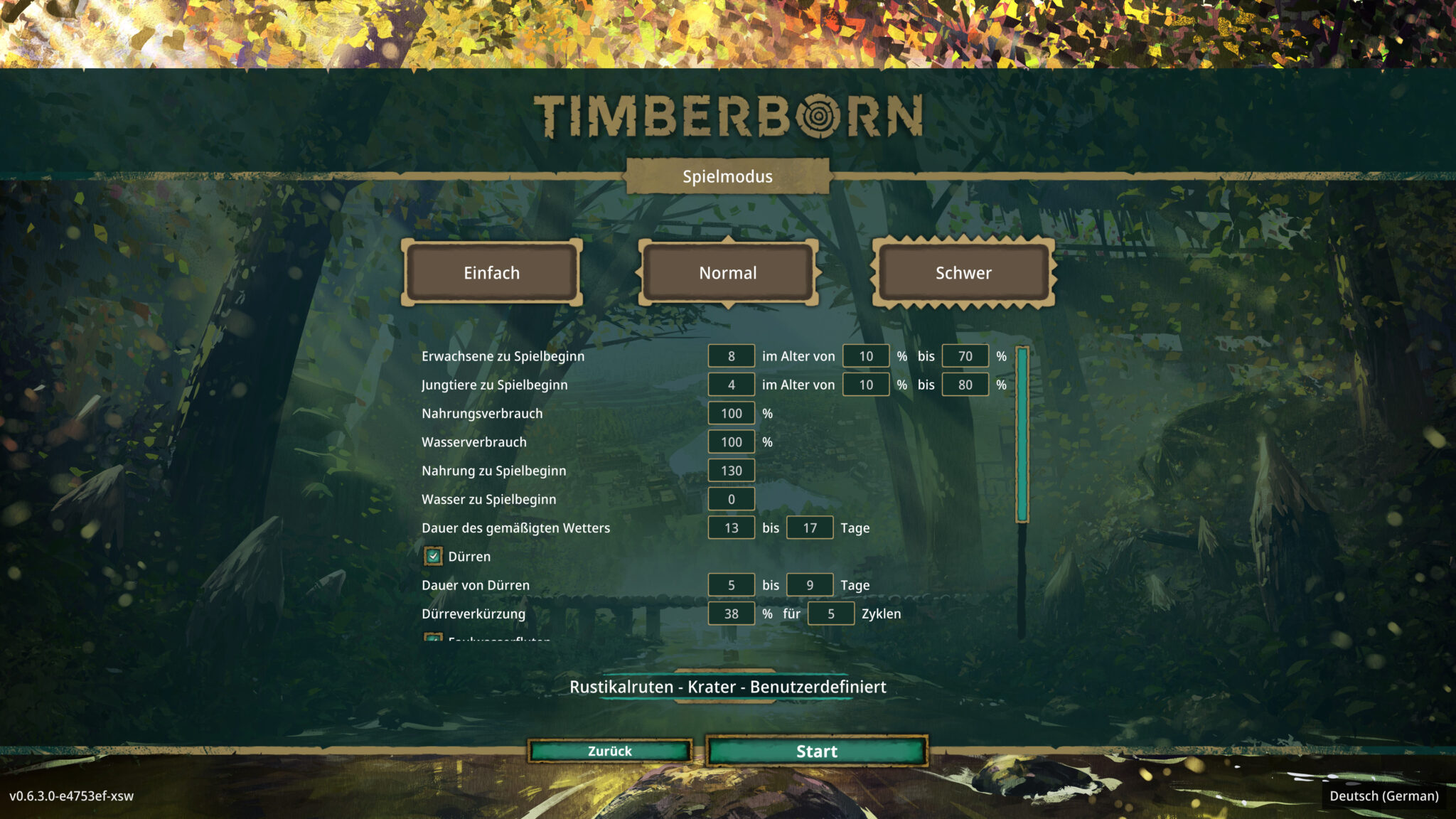Change the Wasserverbrauch percentage field
The width and height of the screenshot is (1456, 819).
(731, 441)
